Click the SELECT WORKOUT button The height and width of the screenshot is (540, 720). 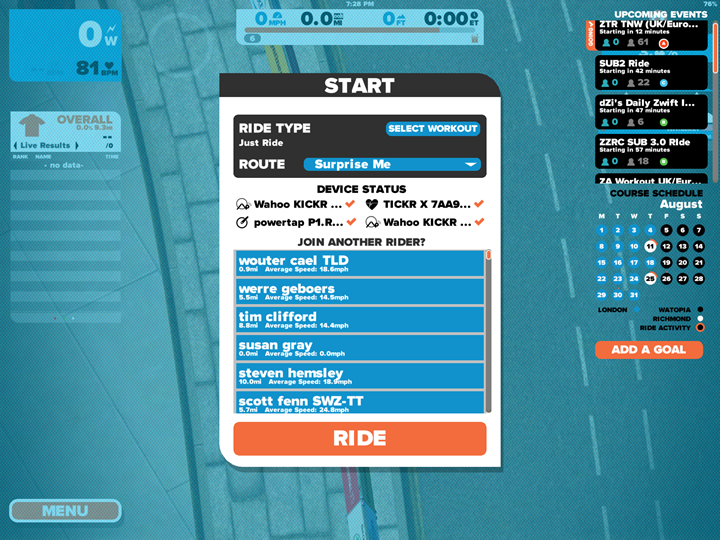point(433,129)
